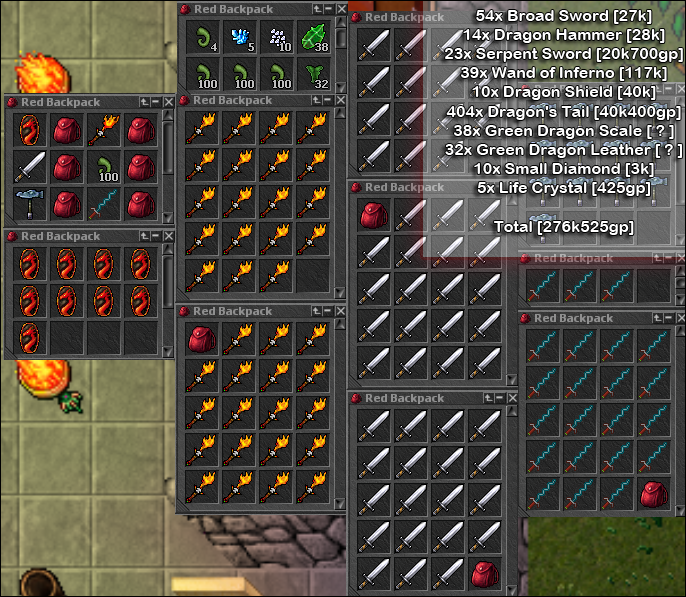Close the backpack filled only with dragon shields
This screenshot has width=686, height=597.
(x=169, y=236)
